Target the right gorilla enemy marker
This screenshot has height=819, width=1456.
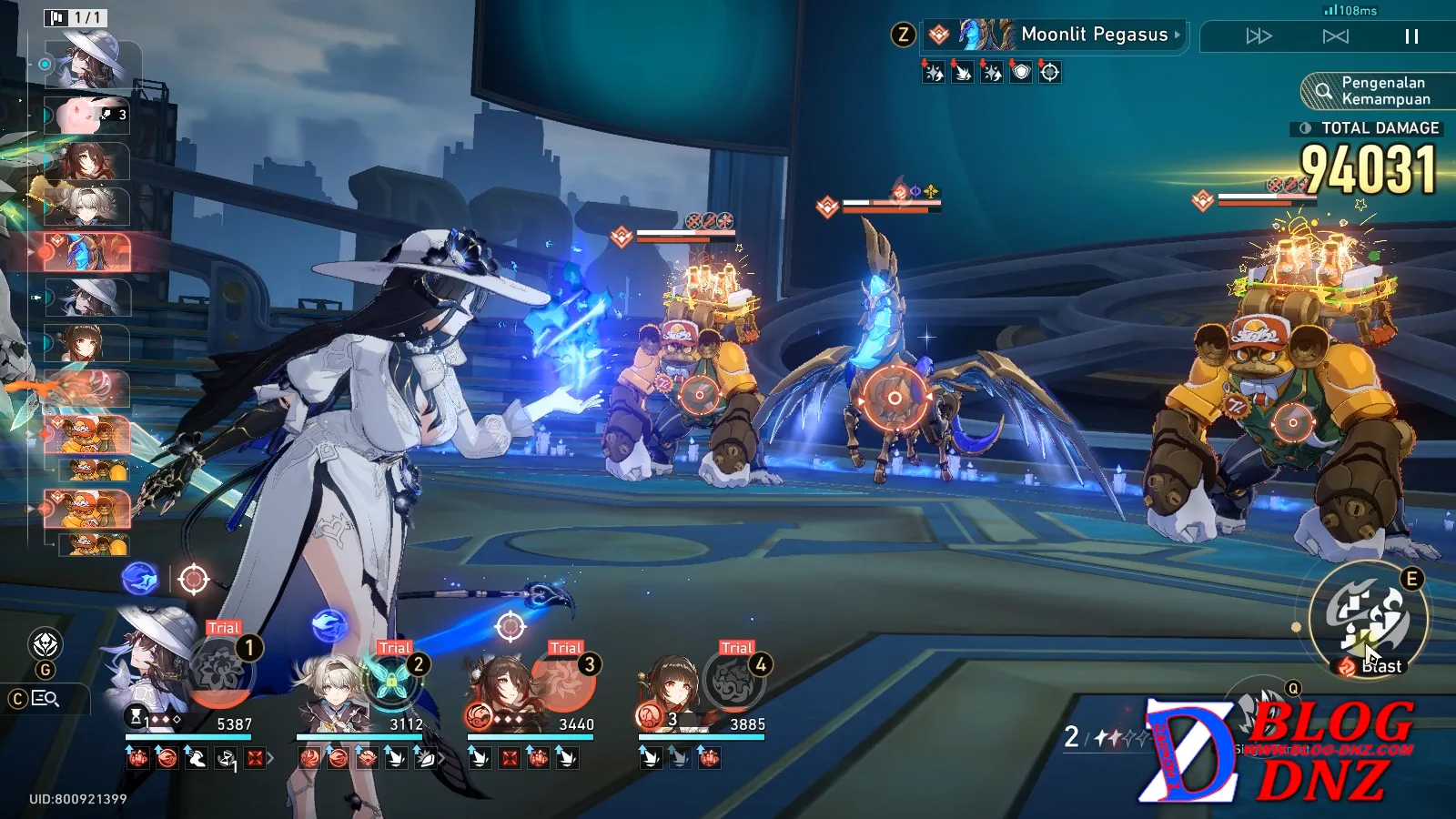tap(1292, 422)
